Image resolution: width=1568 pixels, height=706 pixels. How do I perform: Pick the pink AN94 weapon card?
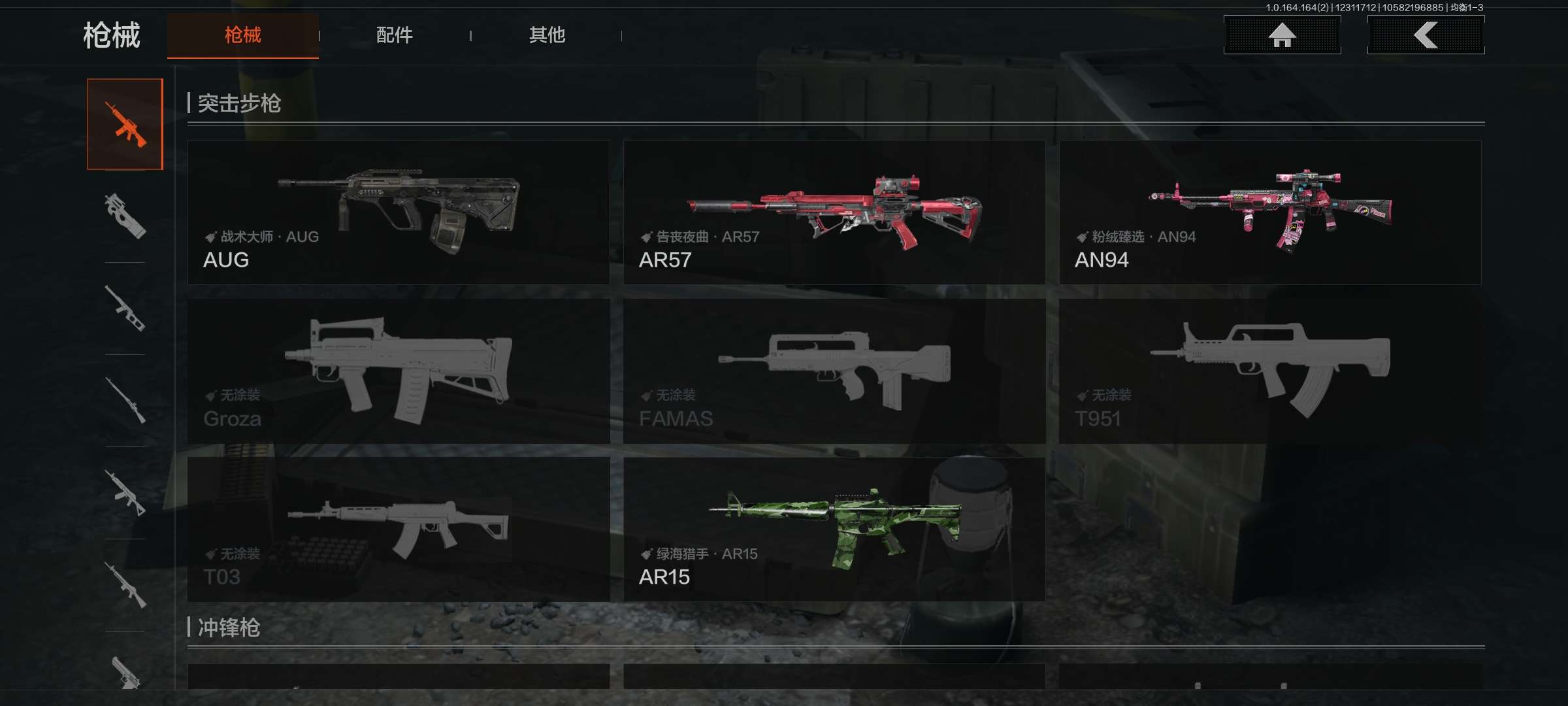(1270, 212)
